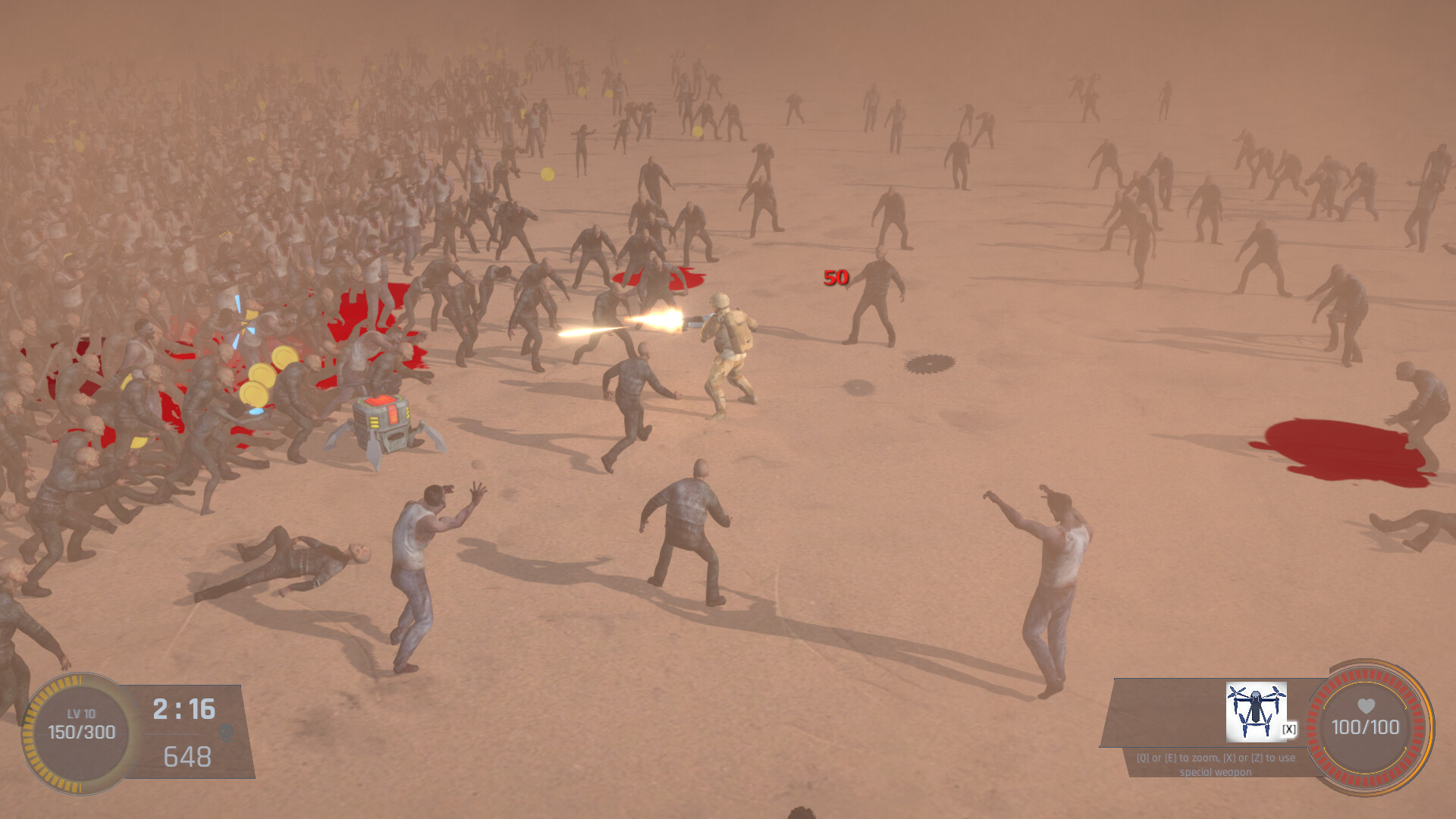The image size is (1456, 819).
Task: Select the drone special weapon icon
Action: [x=1257, y=712]
